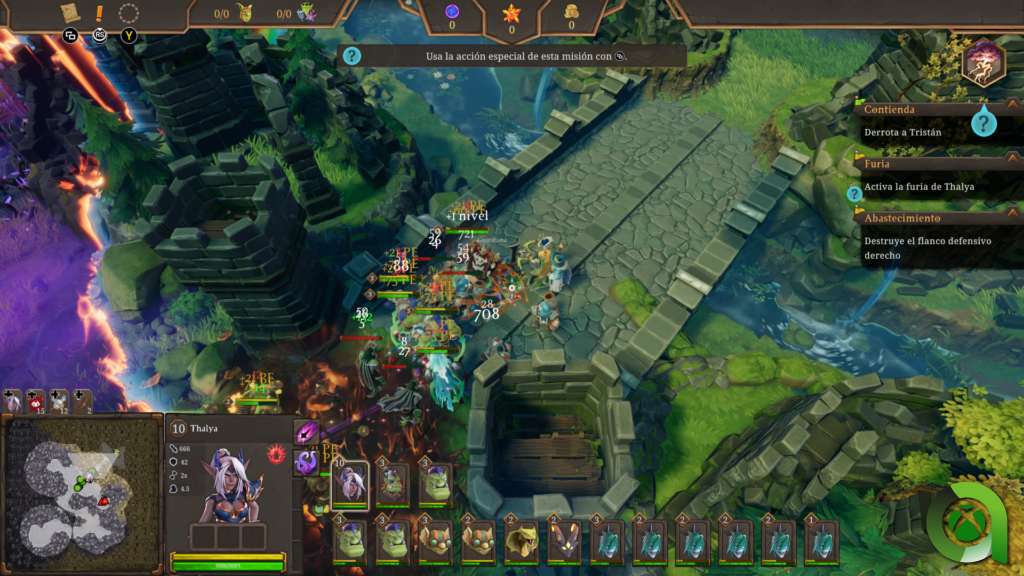The image size is (1024, 576).
Task: Select the red imp control group icon
Action: pyautogui.click(x=35, y=402)
